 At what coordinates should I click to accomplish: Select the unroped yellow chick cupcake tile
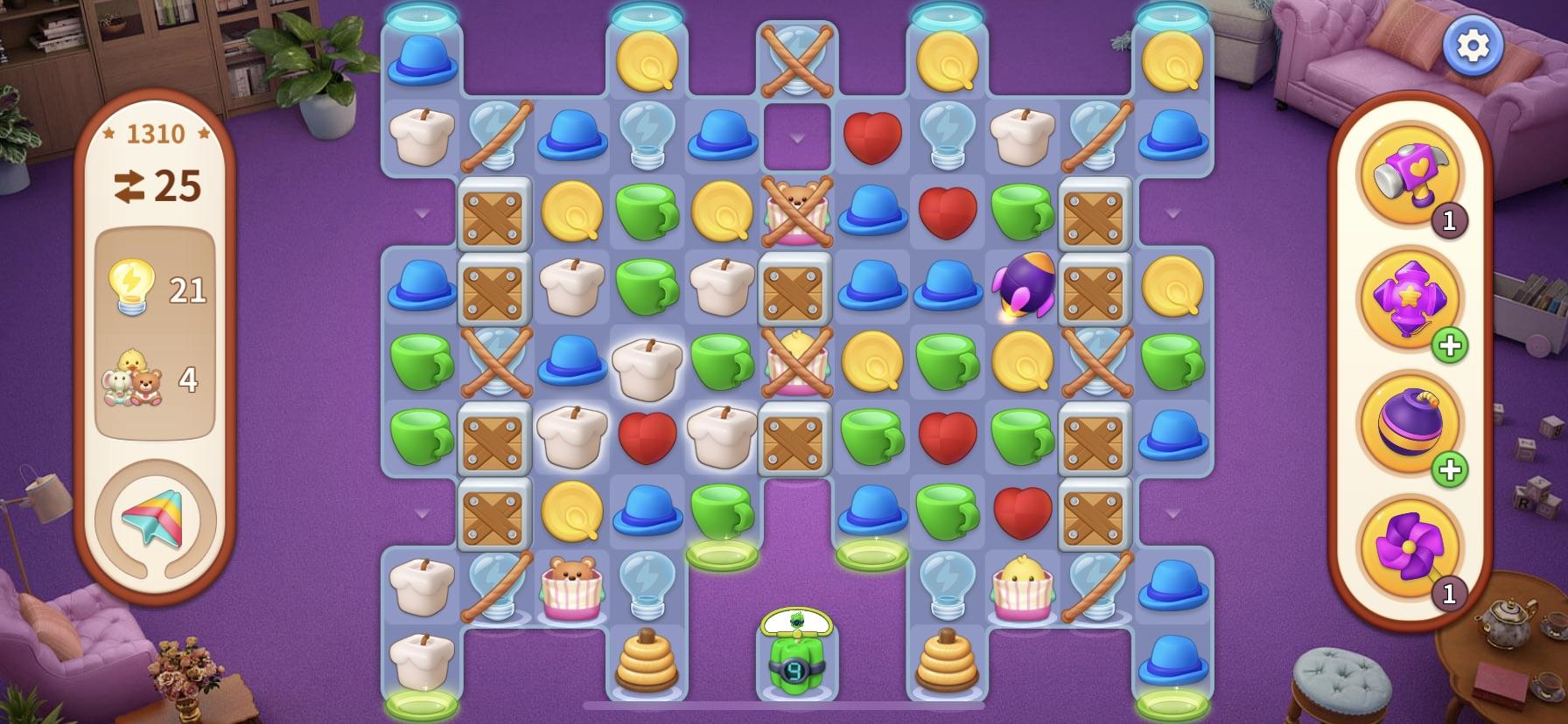click(1022, 584)
